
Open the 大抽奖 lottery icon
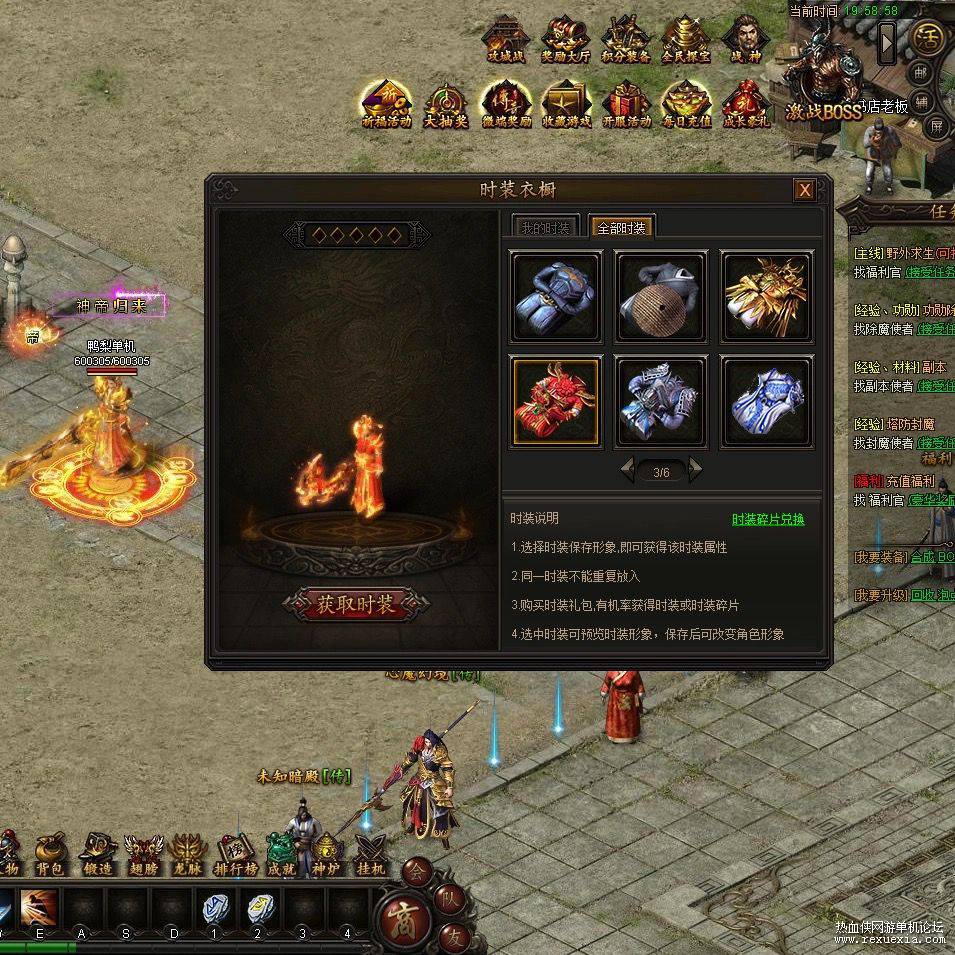click(x=446, y=104)
